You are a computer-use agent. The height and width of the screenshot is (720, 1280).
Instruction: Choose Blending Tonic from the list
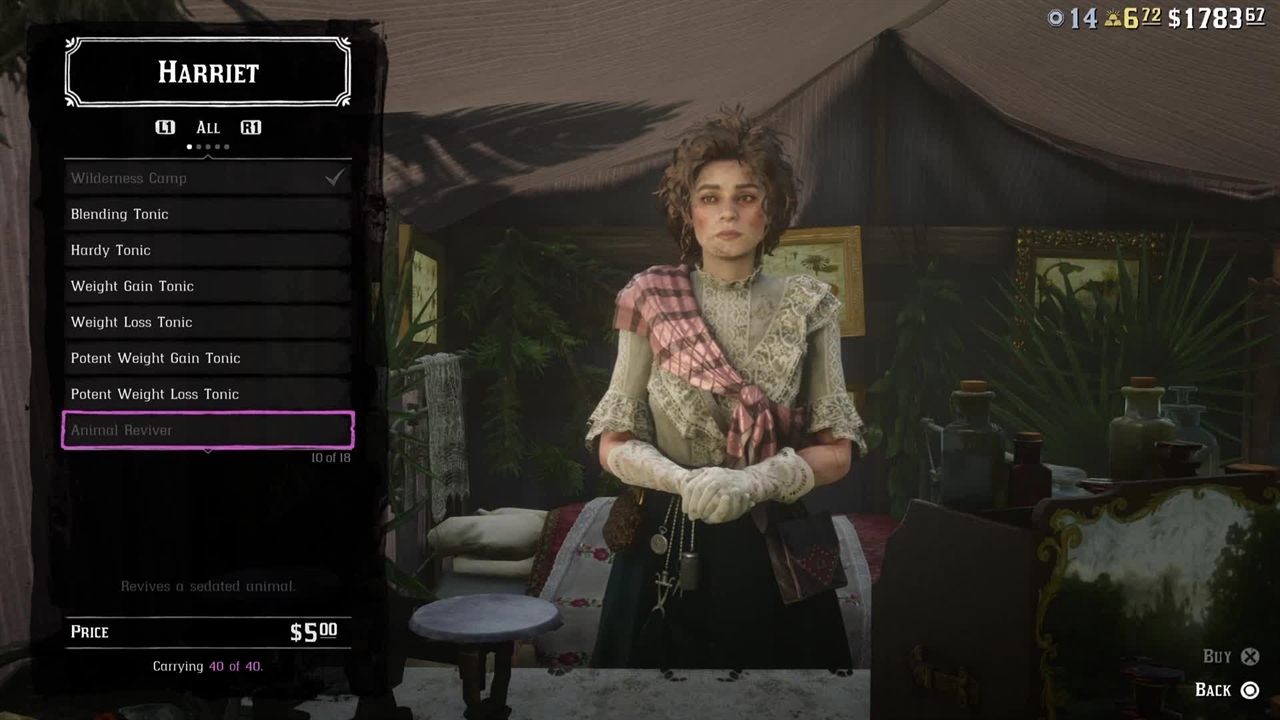coord(207,214)
